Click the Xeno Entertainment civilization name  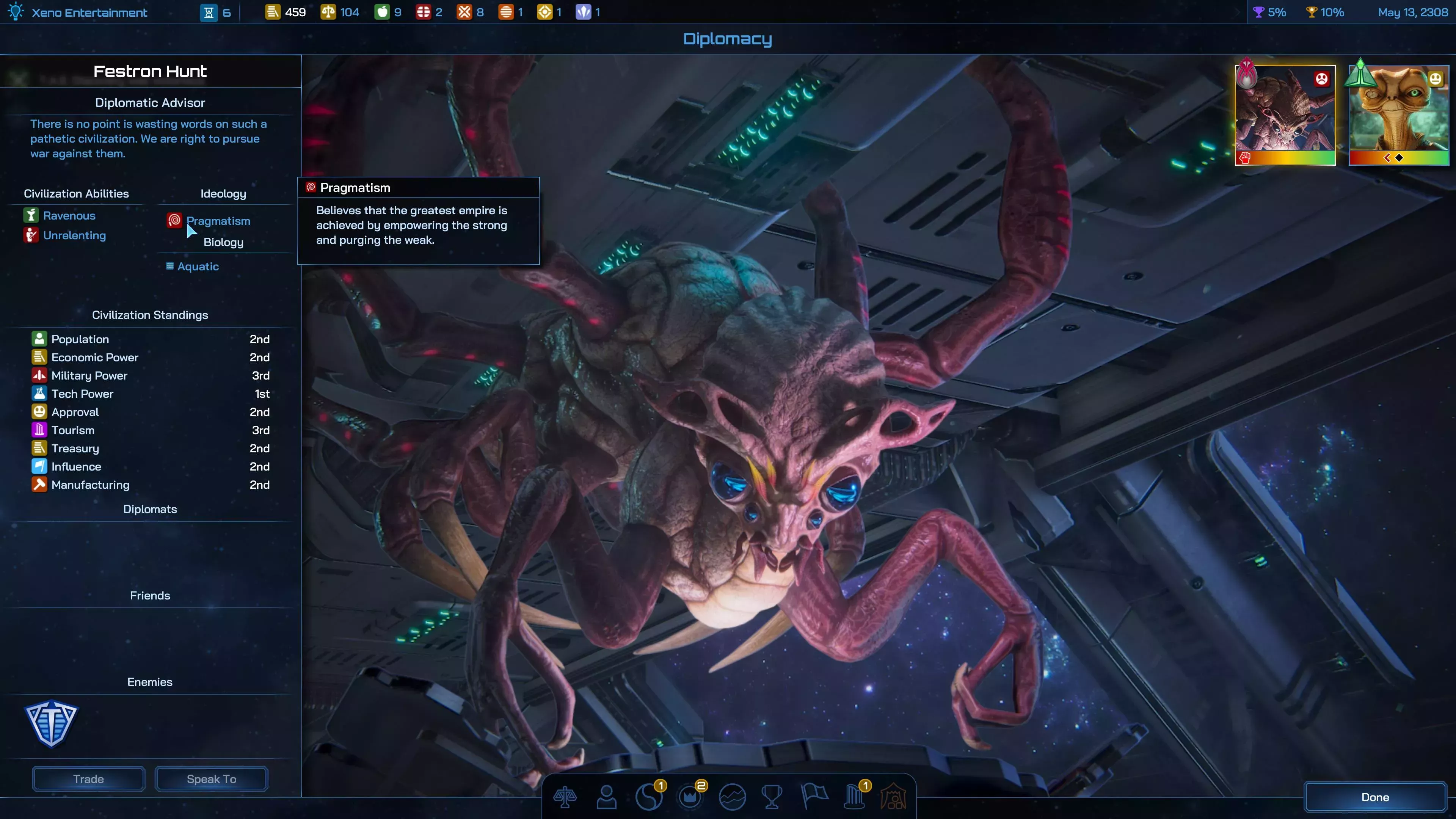[x=89, y=13]
